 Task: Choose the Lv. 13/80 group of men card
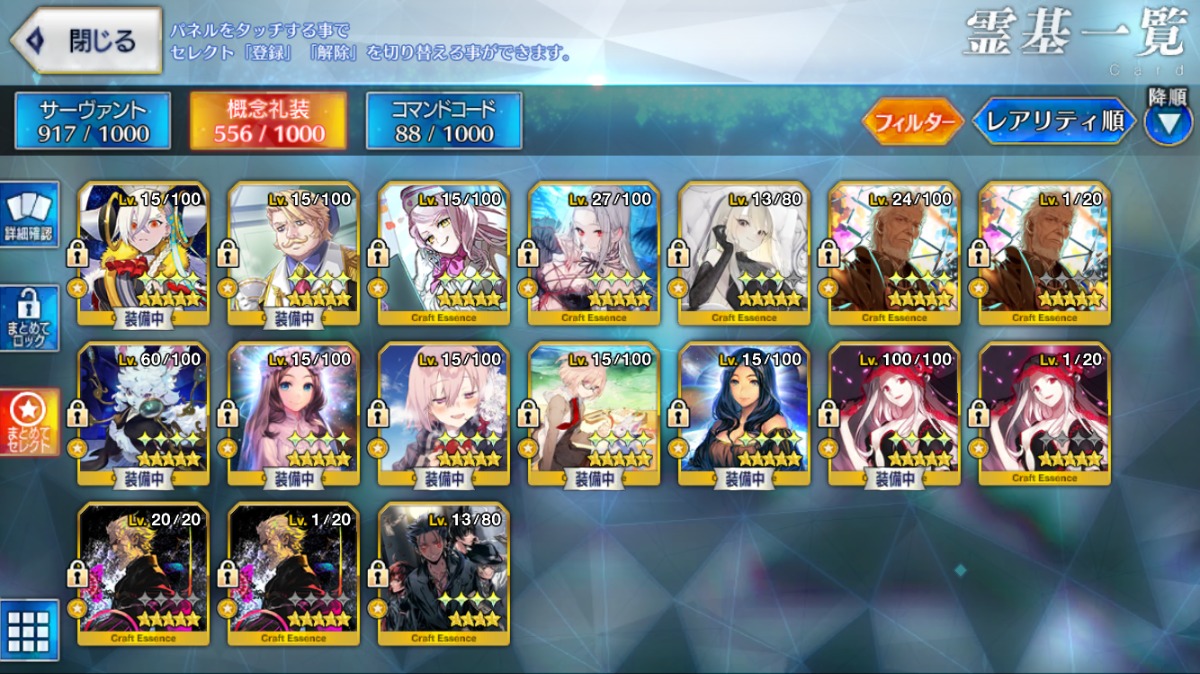coord(444,573)
